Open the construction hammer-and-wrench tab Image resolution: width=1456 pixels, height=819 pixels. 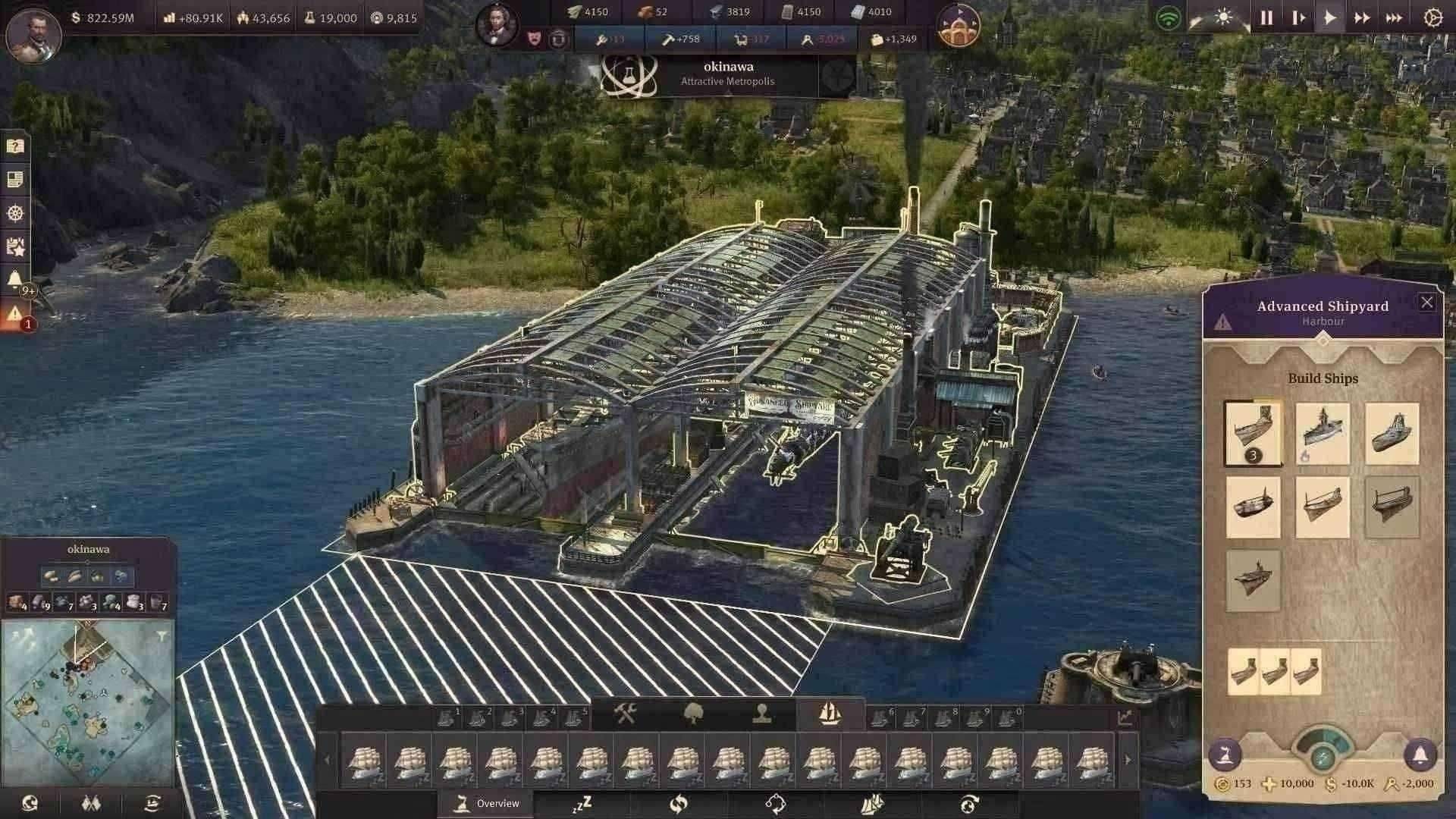pyautogui.click(x=625, y=714)
